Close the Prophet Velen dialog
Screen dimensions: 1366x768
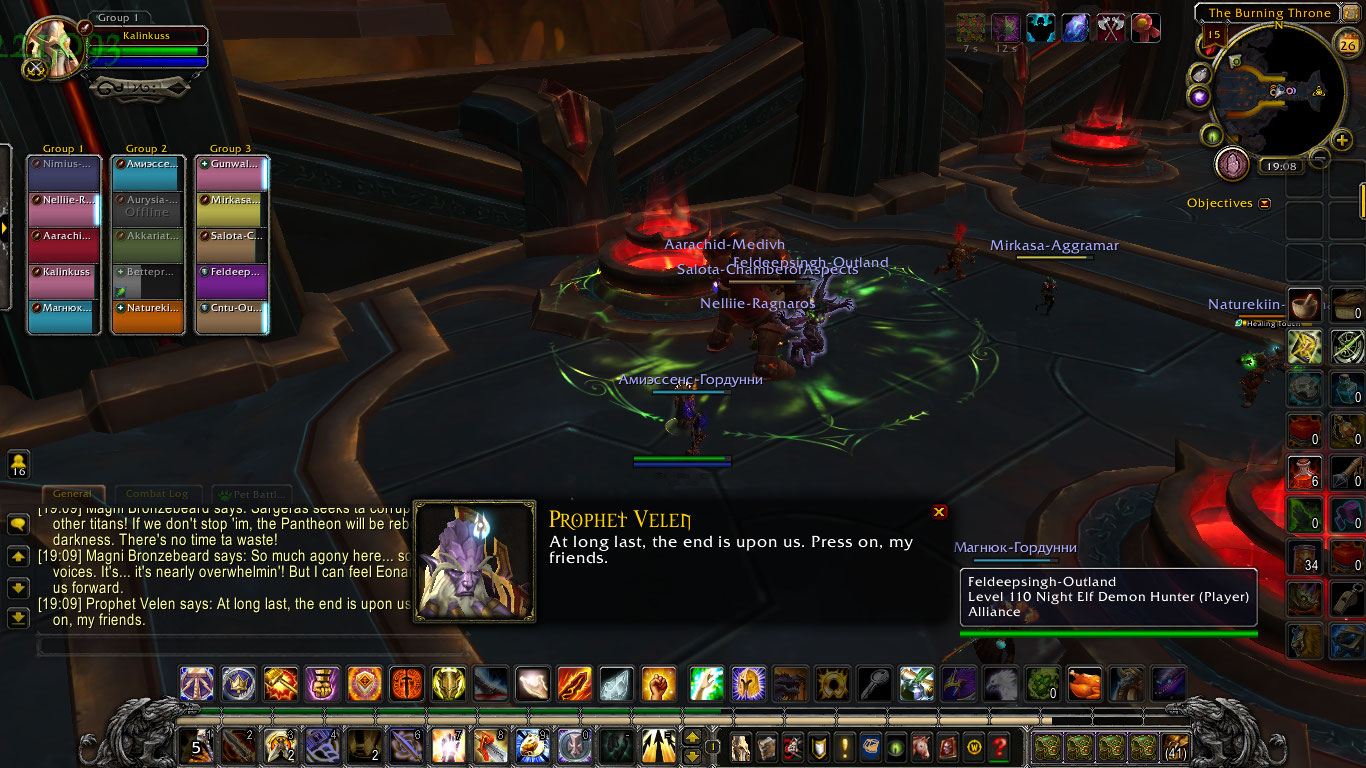pyautogui.click(x=938, y=511)
